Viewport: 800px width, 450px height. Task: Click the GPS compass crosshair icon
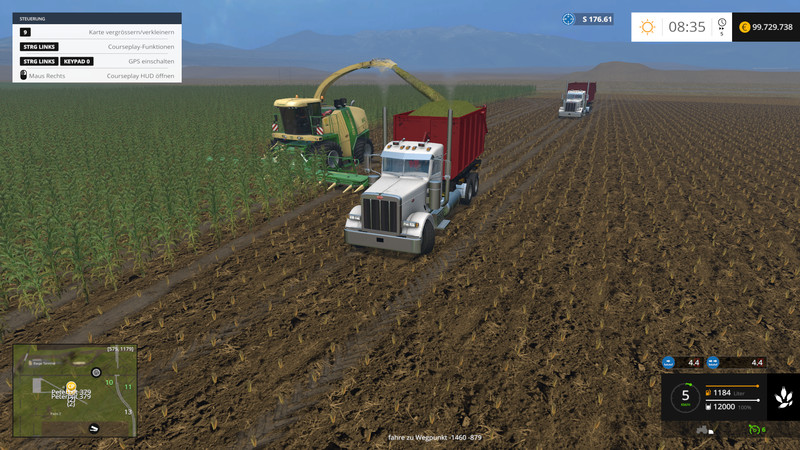click(x=569, y=19)
